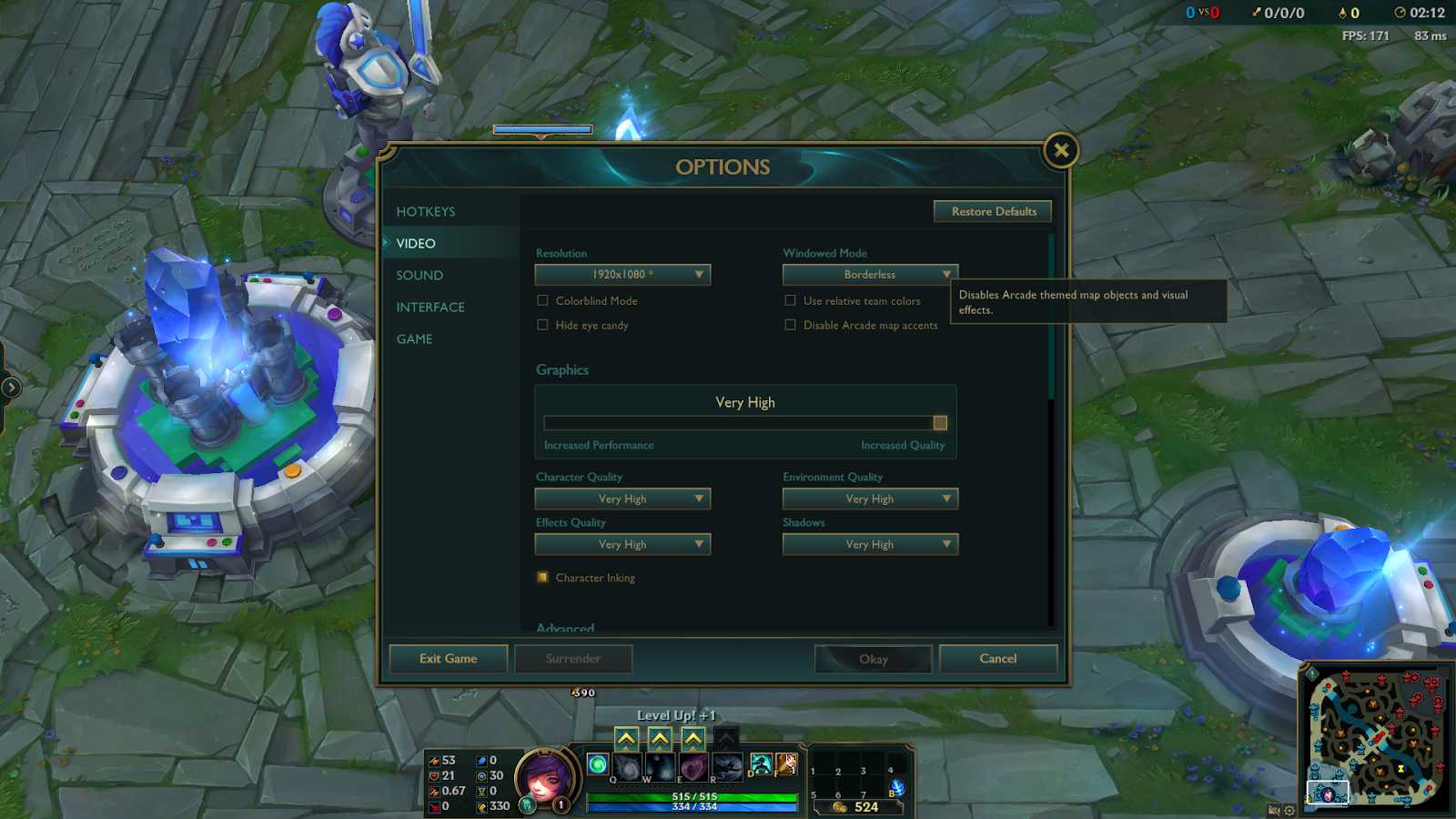The image size is (1456, 819).
Task: Click the Graphics quality slider handle
Action: click(938, 422)
